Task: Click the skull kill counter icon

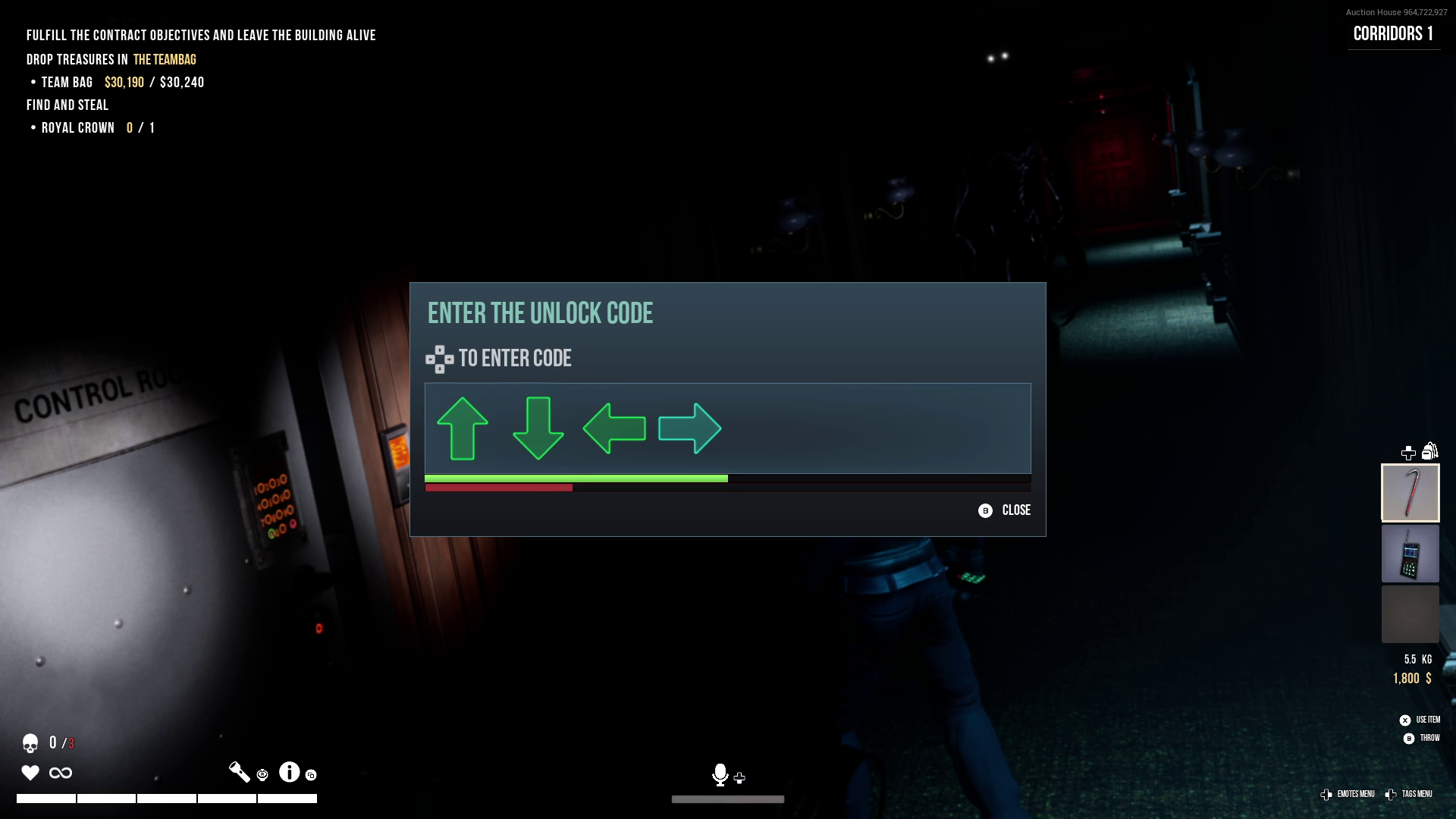Action: click(30, 744)
